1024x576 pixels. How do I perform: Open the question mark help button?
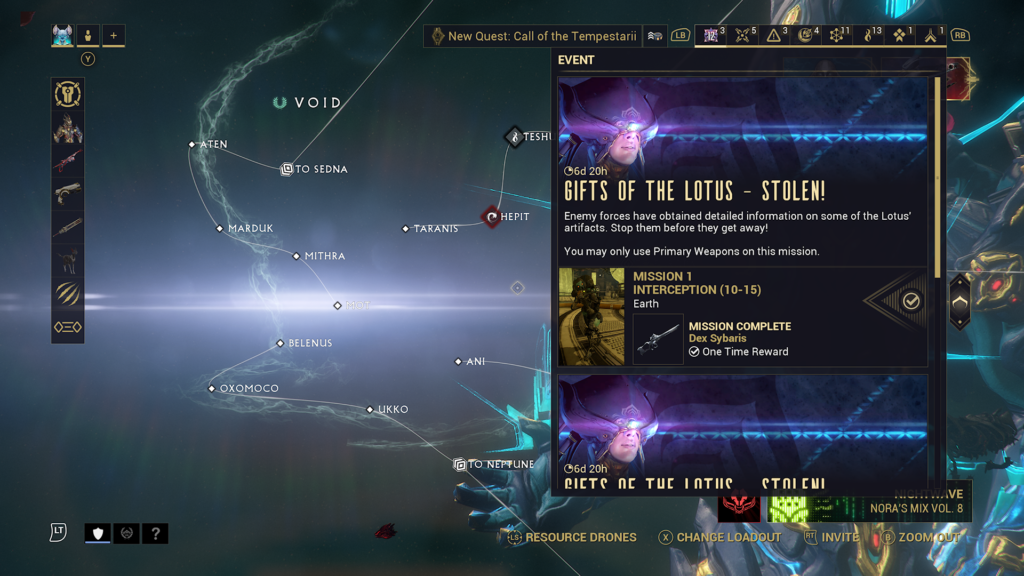click(154, 534)
